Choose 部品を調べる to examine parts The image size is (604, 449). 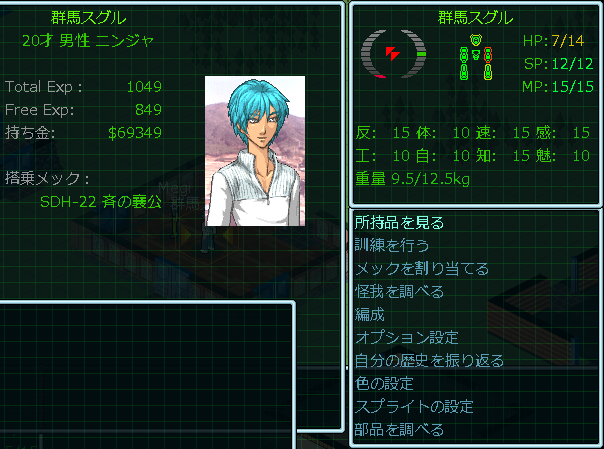[x=399, y=430]
